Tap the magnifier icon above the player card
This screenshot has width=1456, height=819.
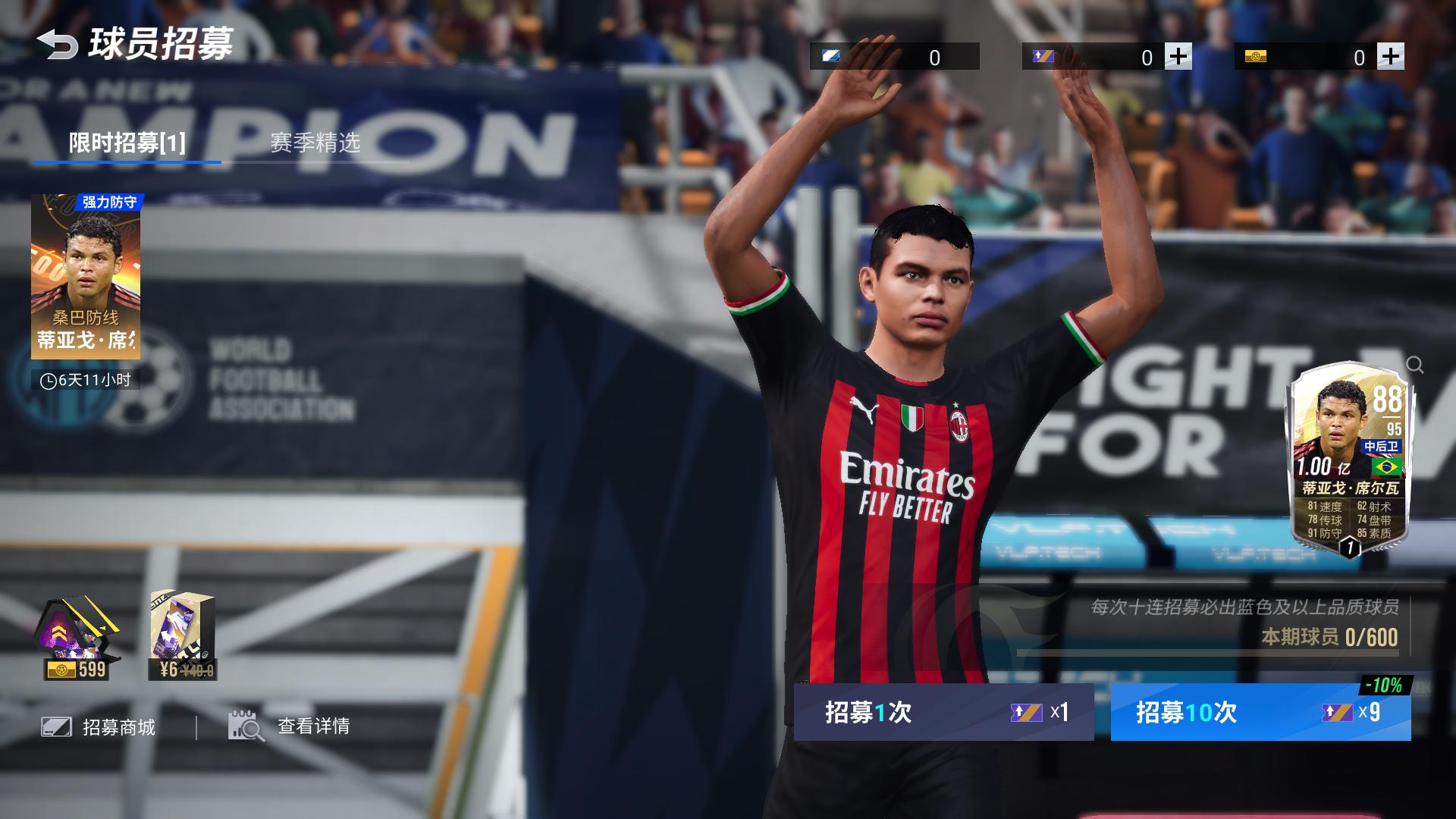click(1415, 365)
